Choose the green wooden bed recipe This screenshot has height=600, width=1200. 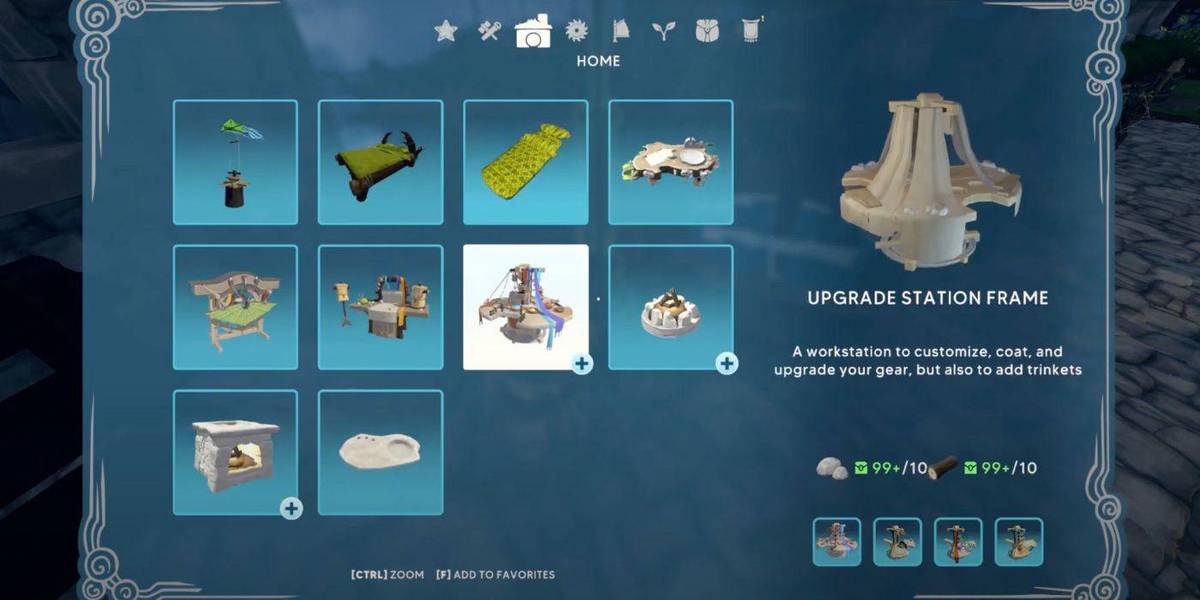pyautogui.click(x=380, y=162)
